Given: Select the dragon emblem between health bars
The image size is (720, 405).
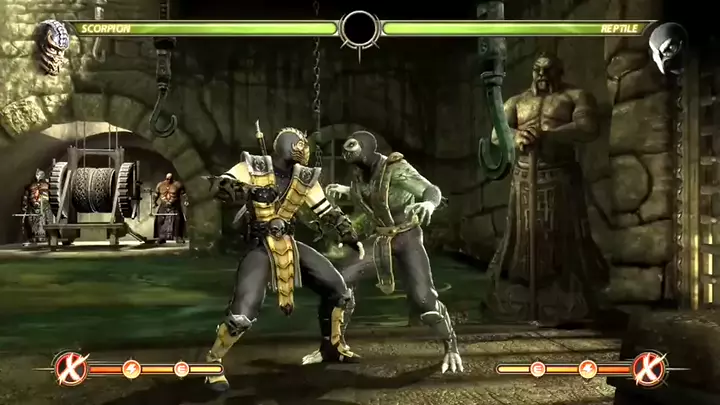Looking at the screenshot, I should 359,29.
